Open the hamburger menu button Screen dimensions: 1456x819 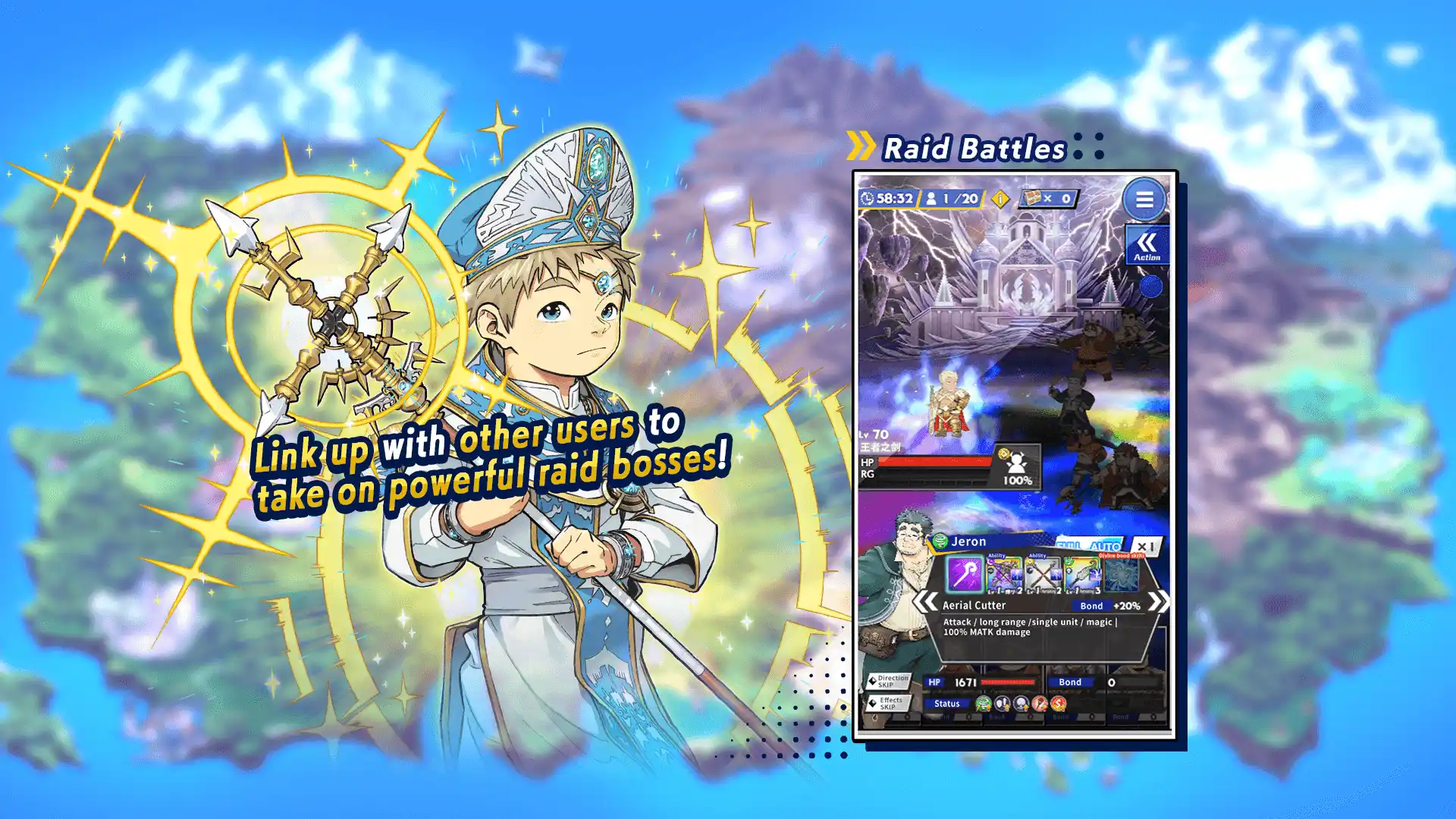[x=1144, y=199]
